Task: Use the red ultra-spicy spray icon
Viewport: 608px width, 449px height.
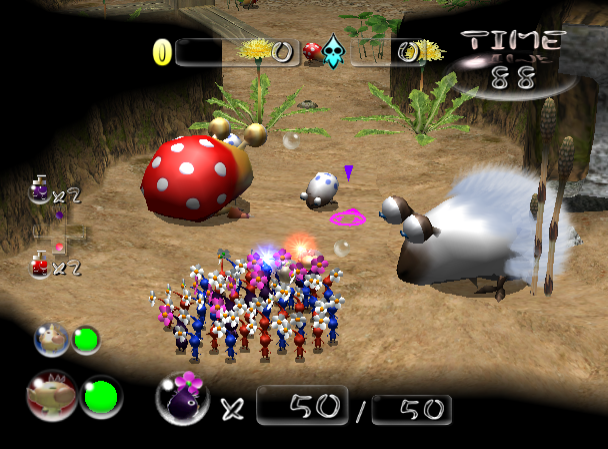Action: pos(40,265)
